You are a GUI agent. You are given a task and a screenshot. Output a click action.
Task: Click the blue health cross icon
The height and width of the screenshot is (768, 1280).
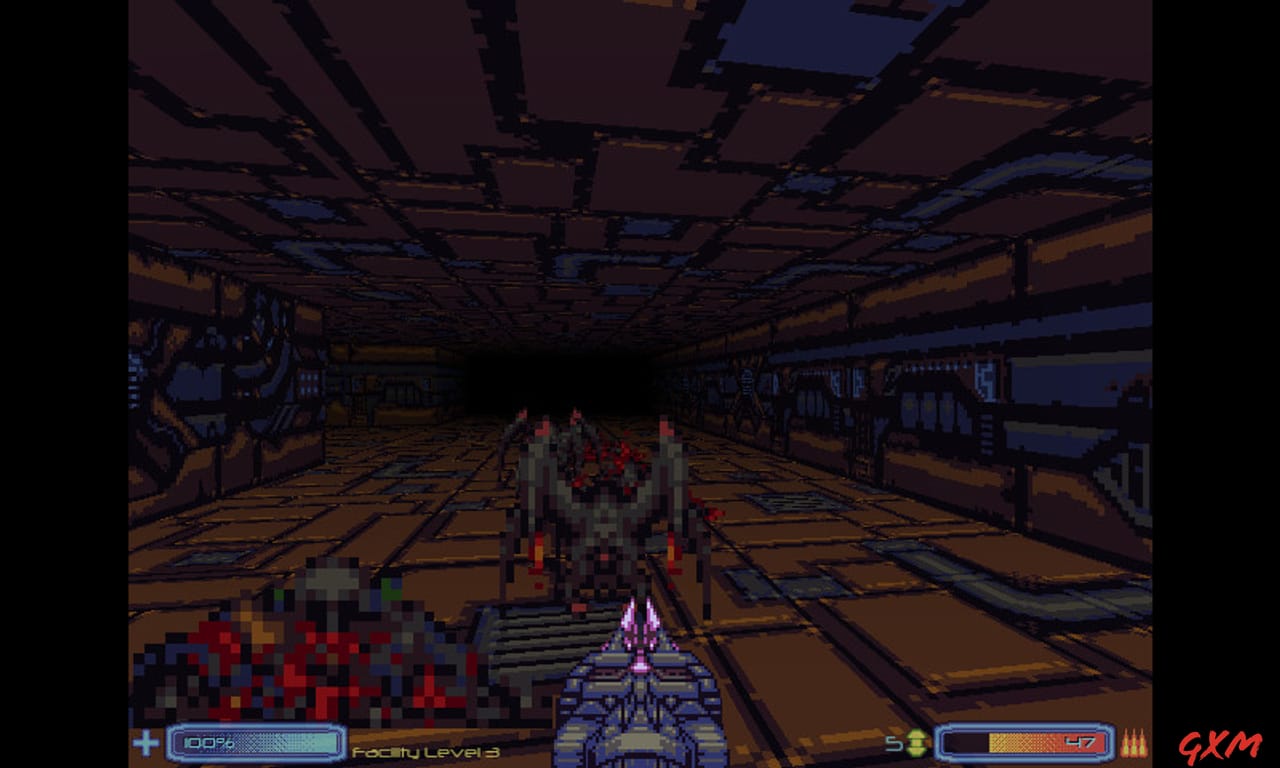pyautogui.click(x=146, y=744)
